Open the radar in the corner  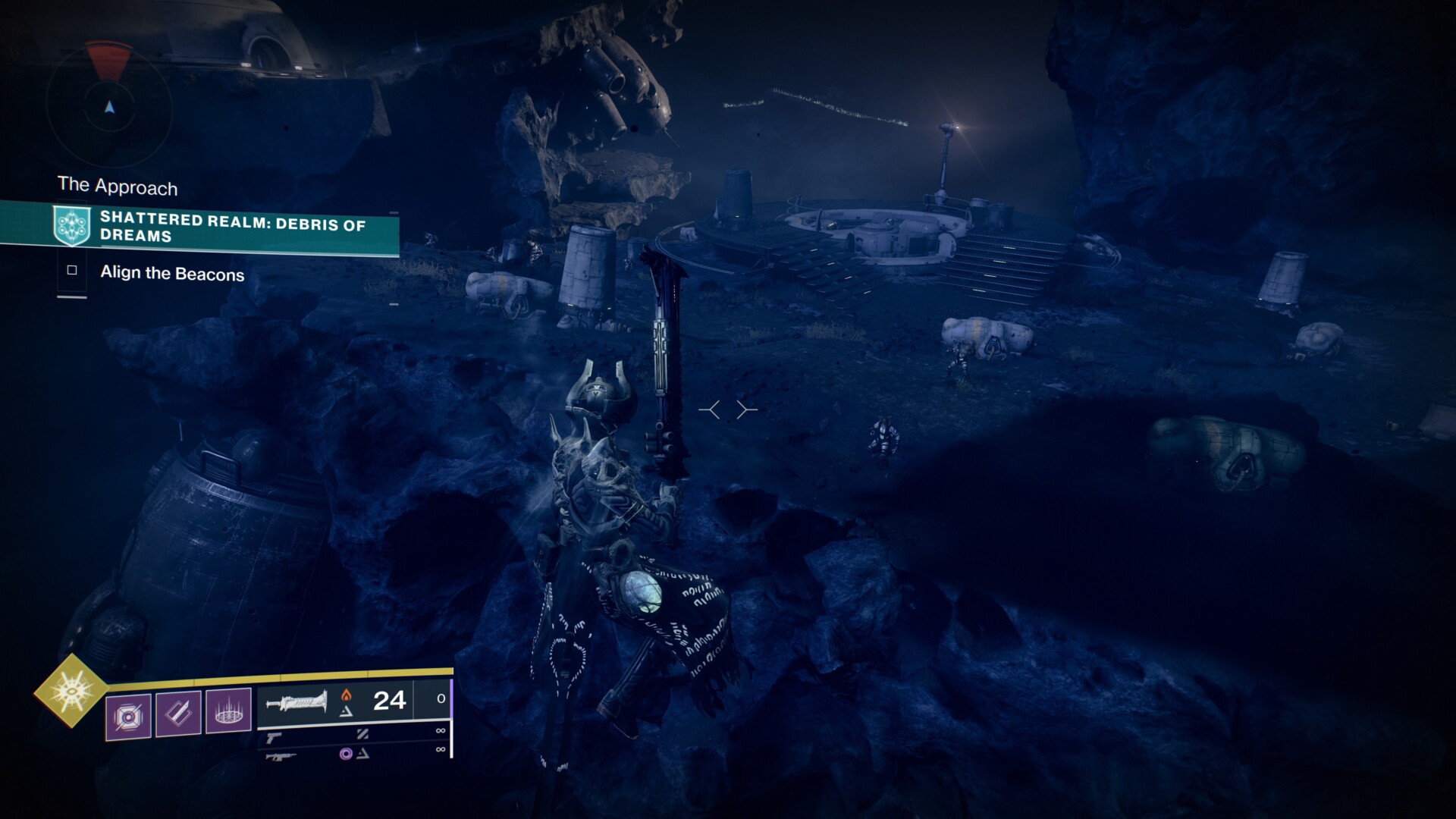pos(110,108)
